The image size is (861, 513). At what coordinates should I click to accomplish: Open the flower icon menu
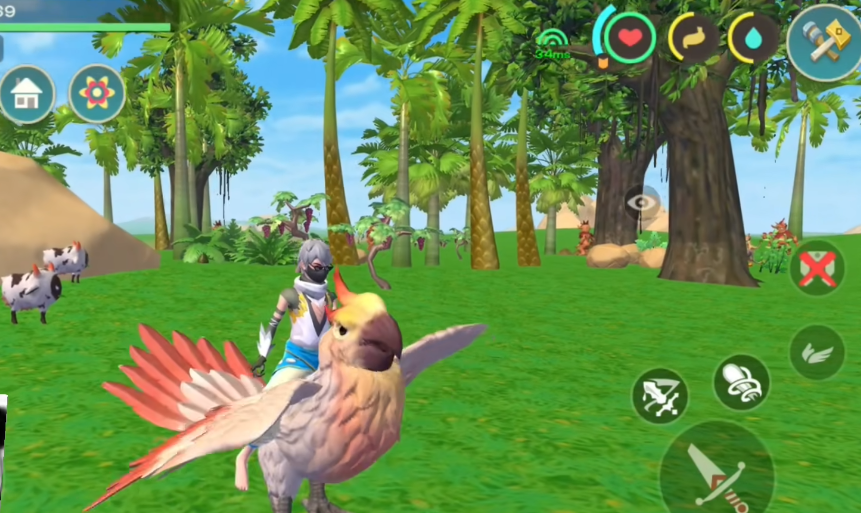pyautogui.click(x=97, y=94)
